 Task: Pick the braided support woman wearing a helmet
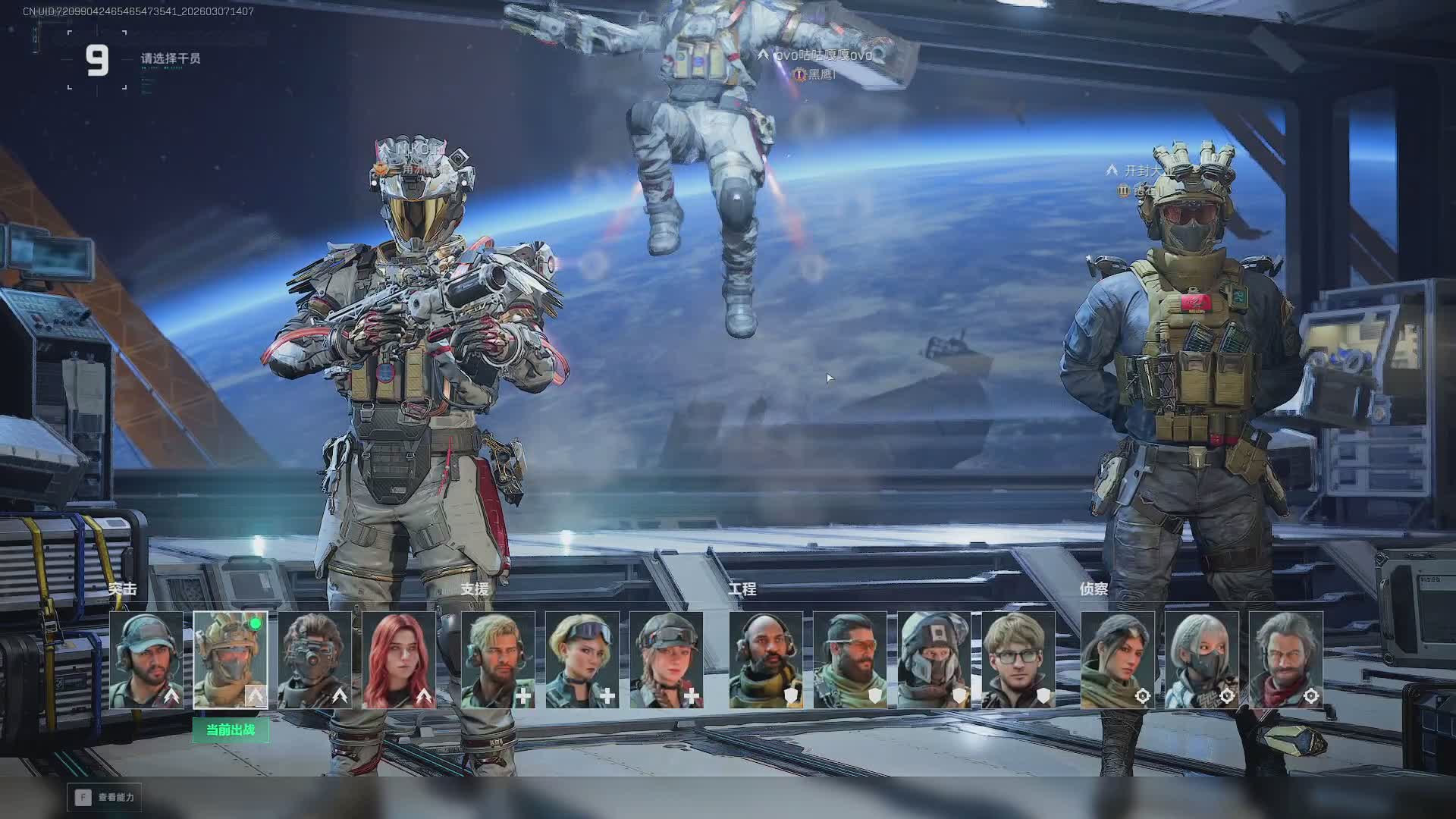[667, 660]
